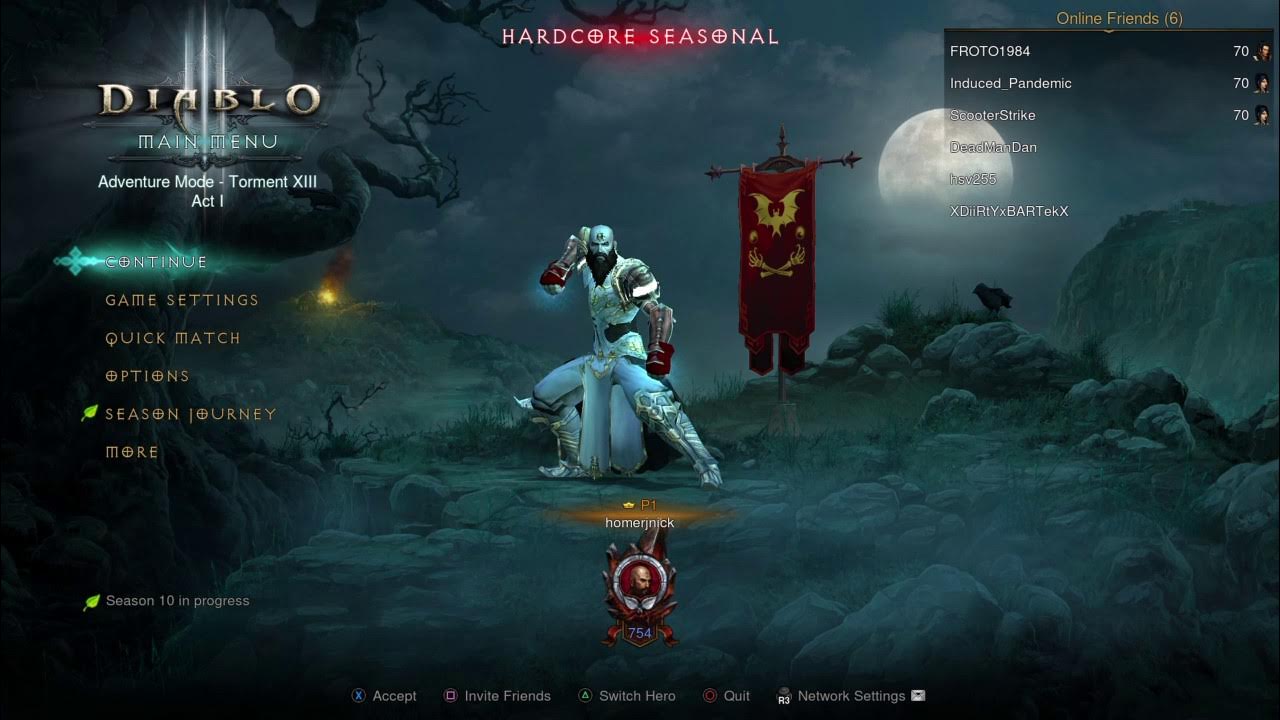Click the diamond marker beside Continue
This screenshot has height=720, width=1280.
(x=73, y=261)
